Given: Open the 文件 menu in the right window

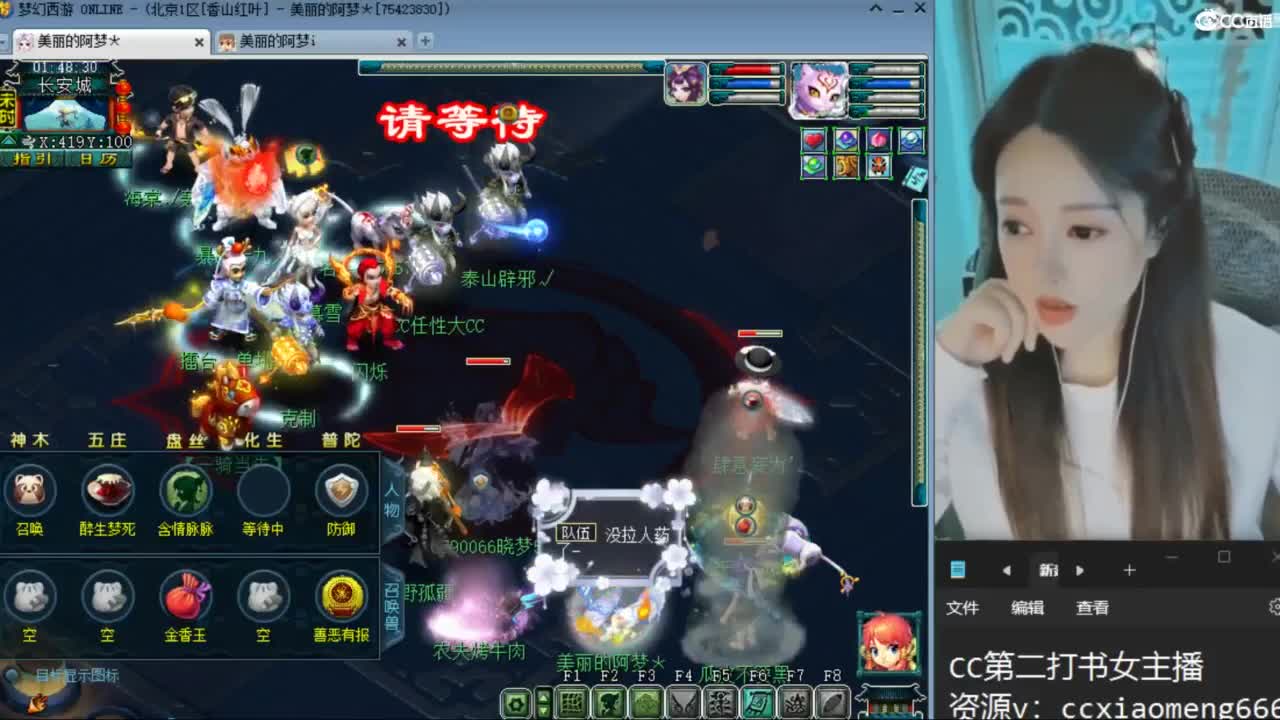Looking at the screenshot, I should click(963, 607).
